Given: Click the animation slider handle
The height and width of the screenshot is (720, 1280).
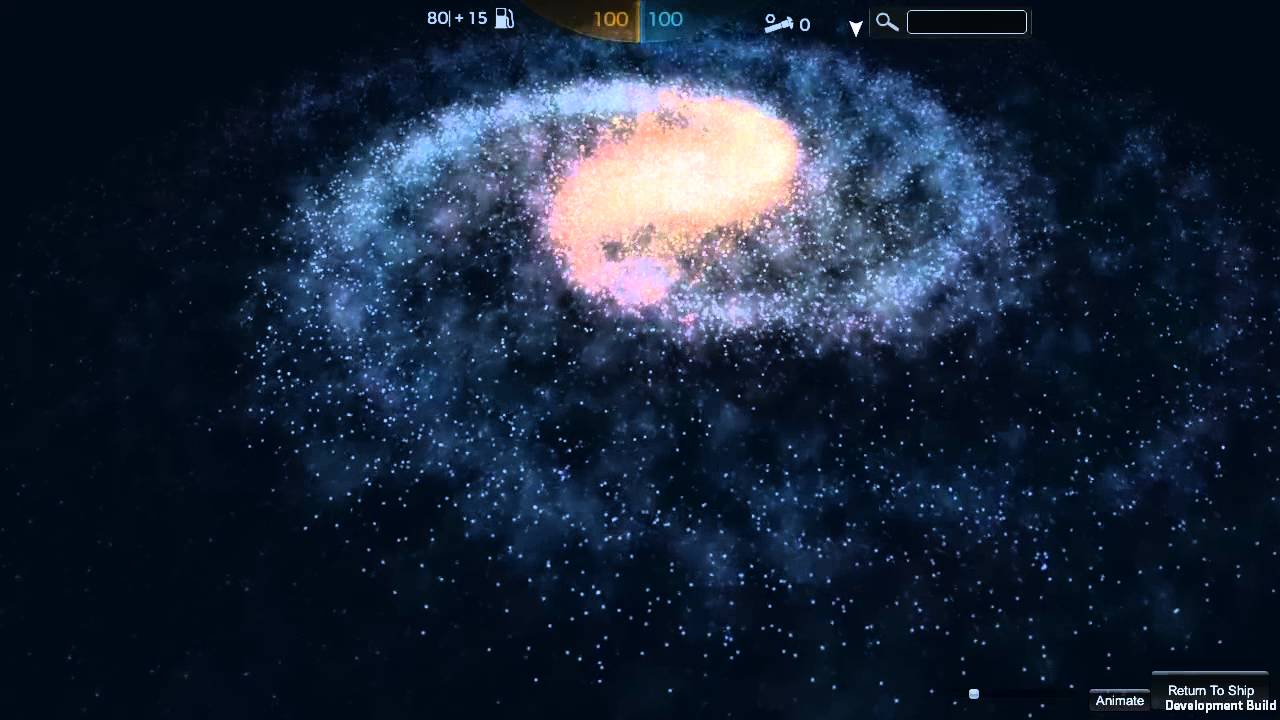Looking at the screenshot, I should pyautogui.click(x=972, y=692).
